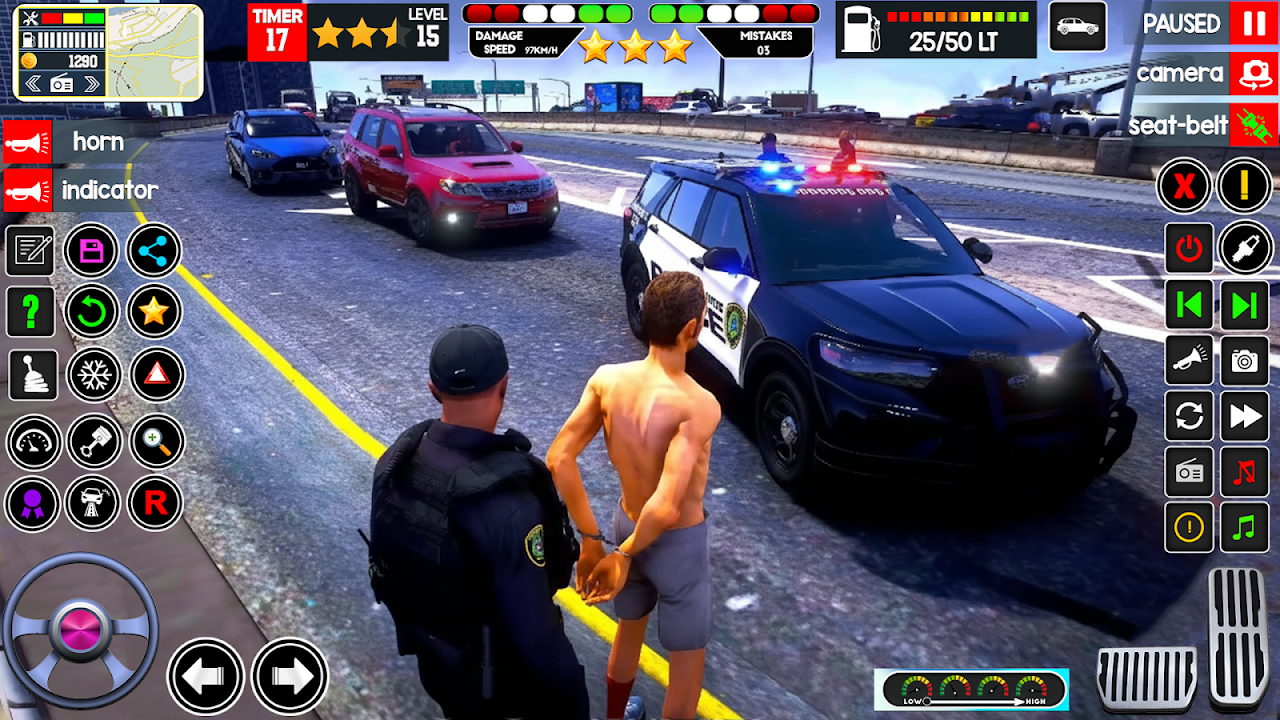Steer left with the left arrow

(206, 677)
